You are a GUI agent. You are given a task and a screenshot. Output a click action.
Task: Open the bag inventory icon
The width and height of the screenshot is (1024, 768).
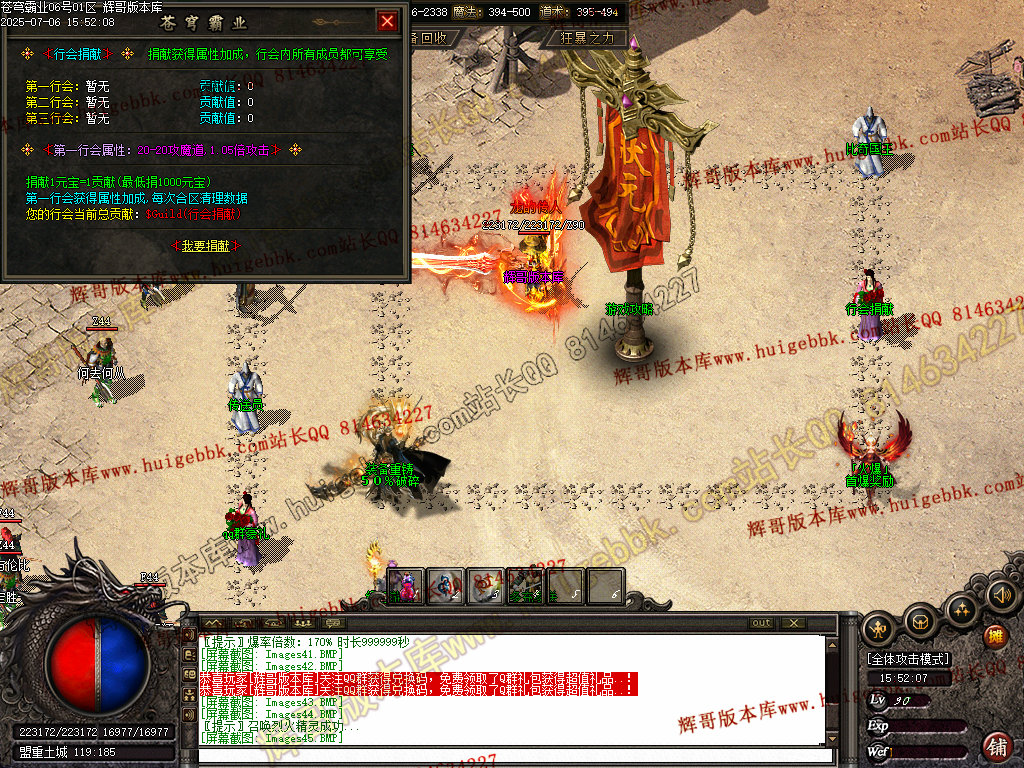coord(919,622)
